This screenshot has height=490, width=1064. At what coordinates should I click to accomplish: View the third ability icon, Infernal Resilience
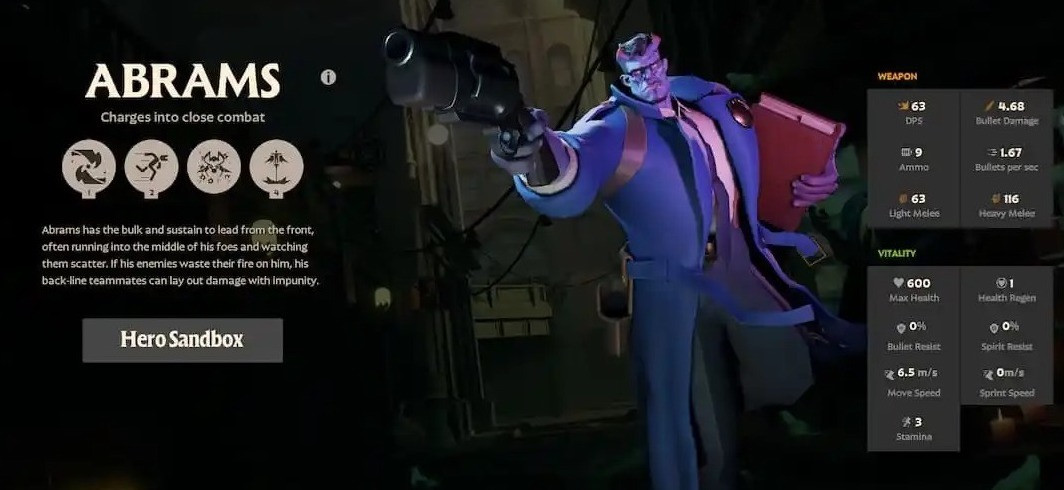coord(213,166)
